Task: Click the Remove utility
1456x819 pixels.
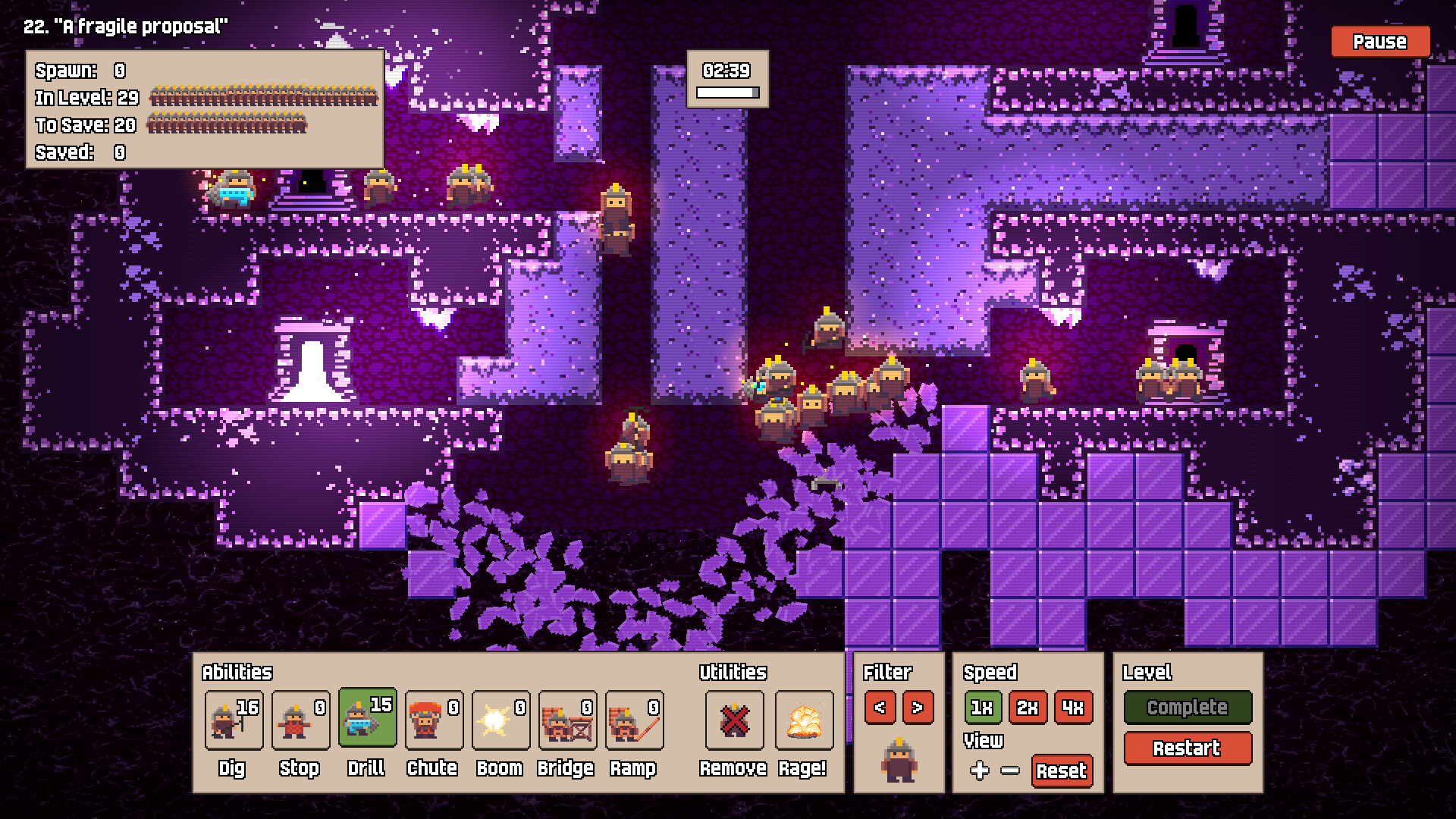Action: (734, 720)
